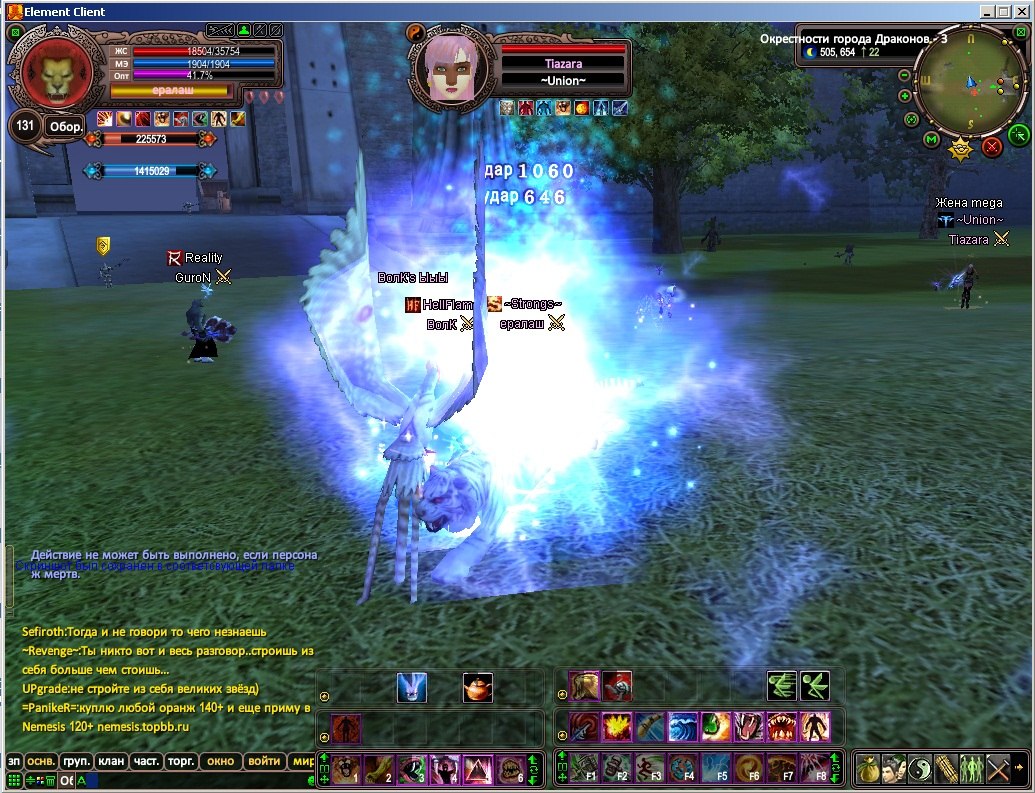
Task: Click the green cursor button by minimap
Action: 1019,135
